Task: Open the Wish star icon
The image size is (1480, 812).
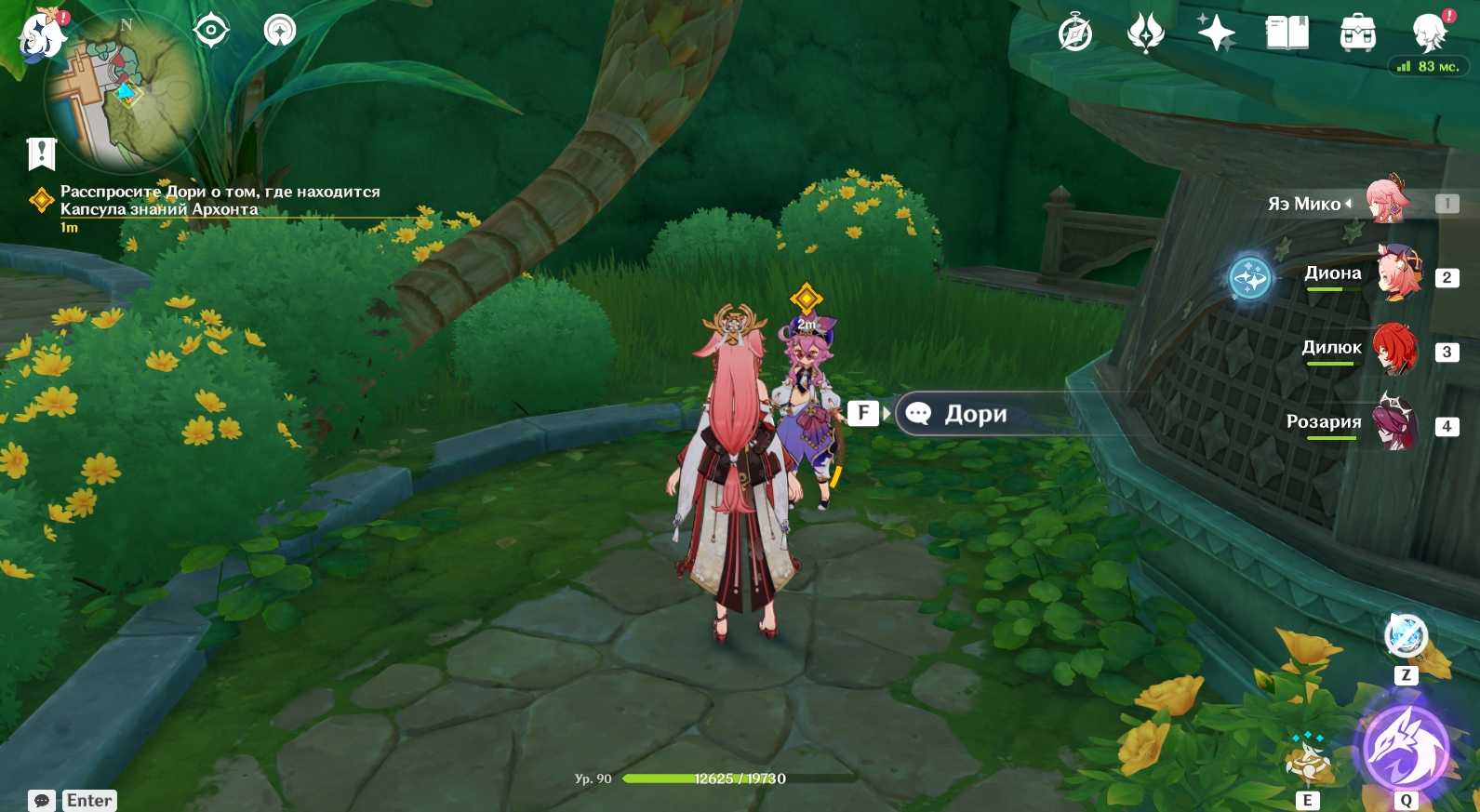Action: coord(1216,33)
